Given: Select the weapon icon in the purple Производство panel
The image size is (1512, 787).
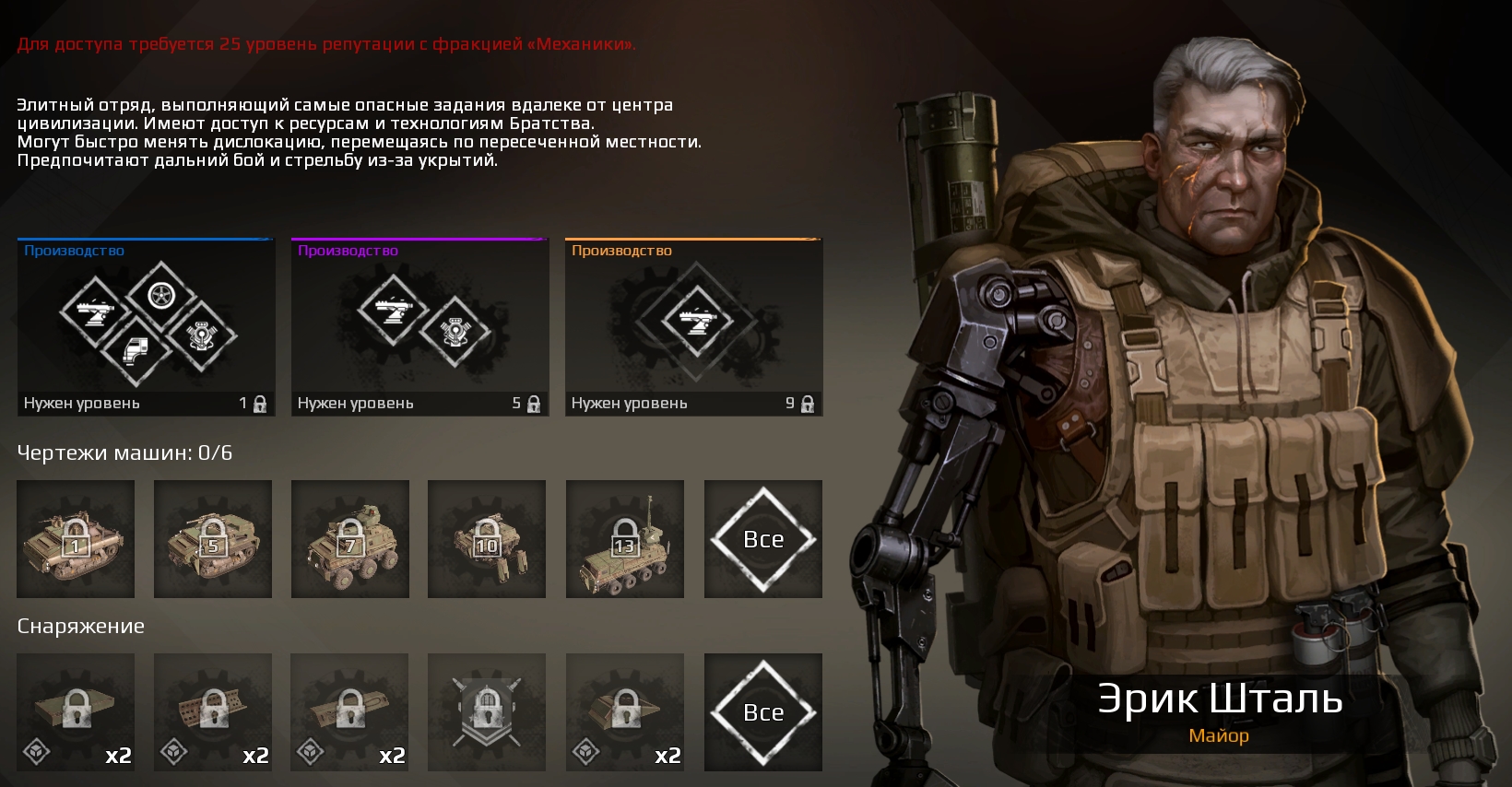Looking at the screenshot, I should click(x=393, y=311).
